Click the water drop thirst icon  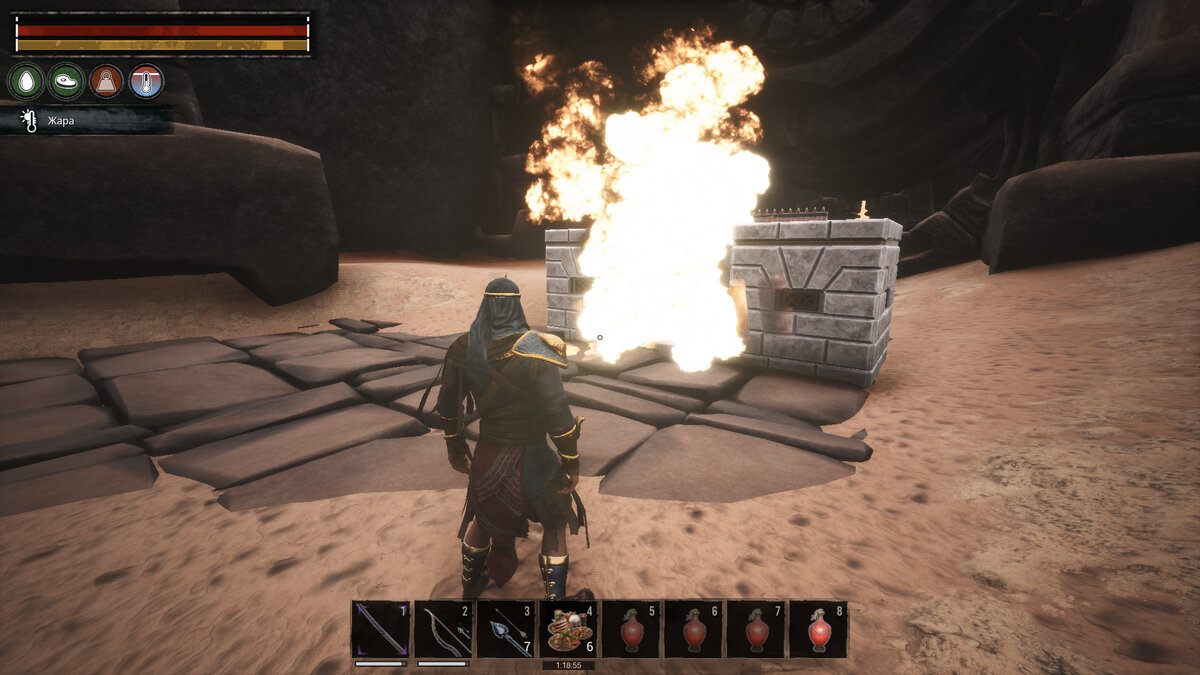coord(26,81)
